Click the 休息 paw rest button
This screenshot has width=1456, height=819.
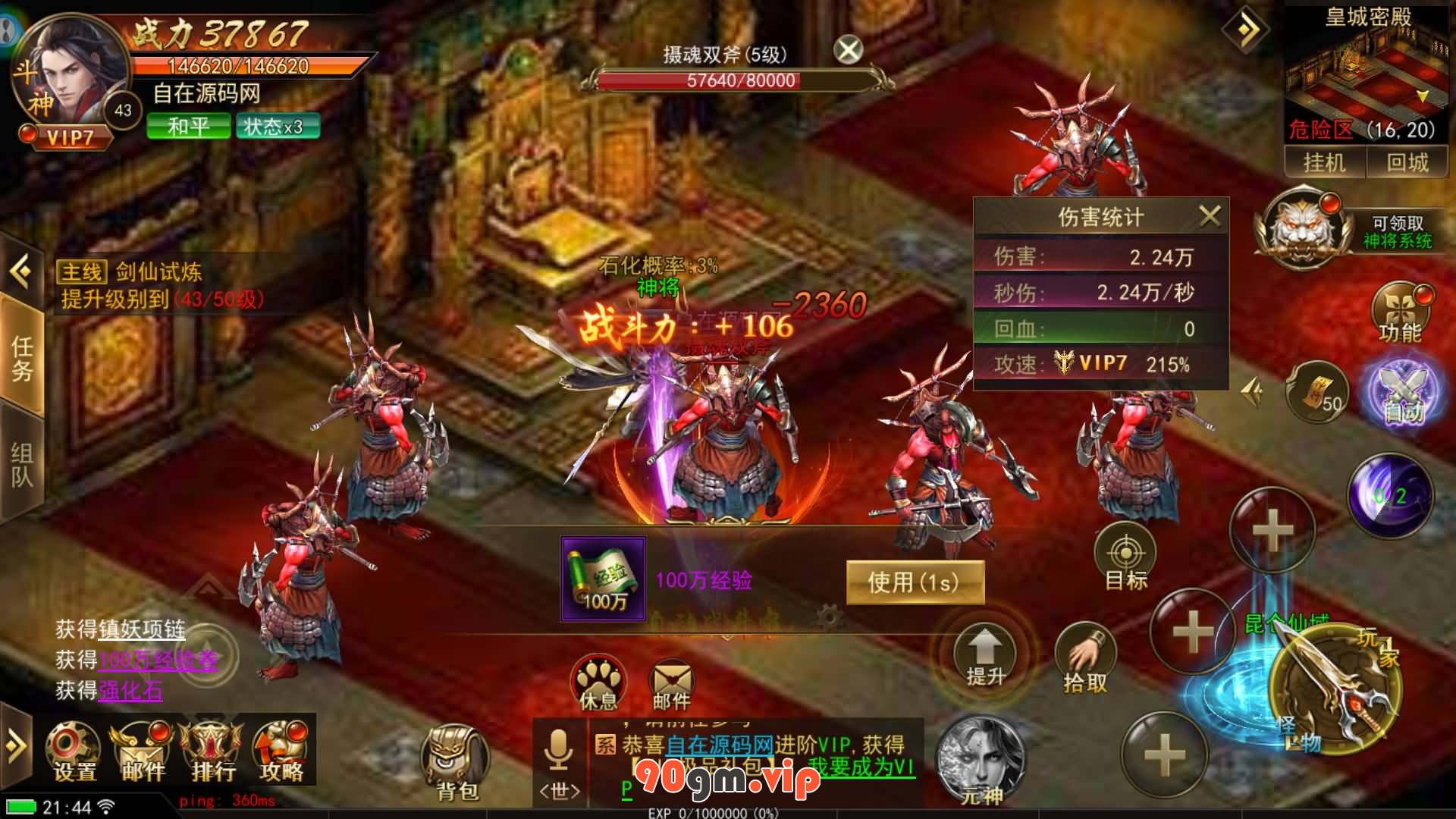pos(598,682)
